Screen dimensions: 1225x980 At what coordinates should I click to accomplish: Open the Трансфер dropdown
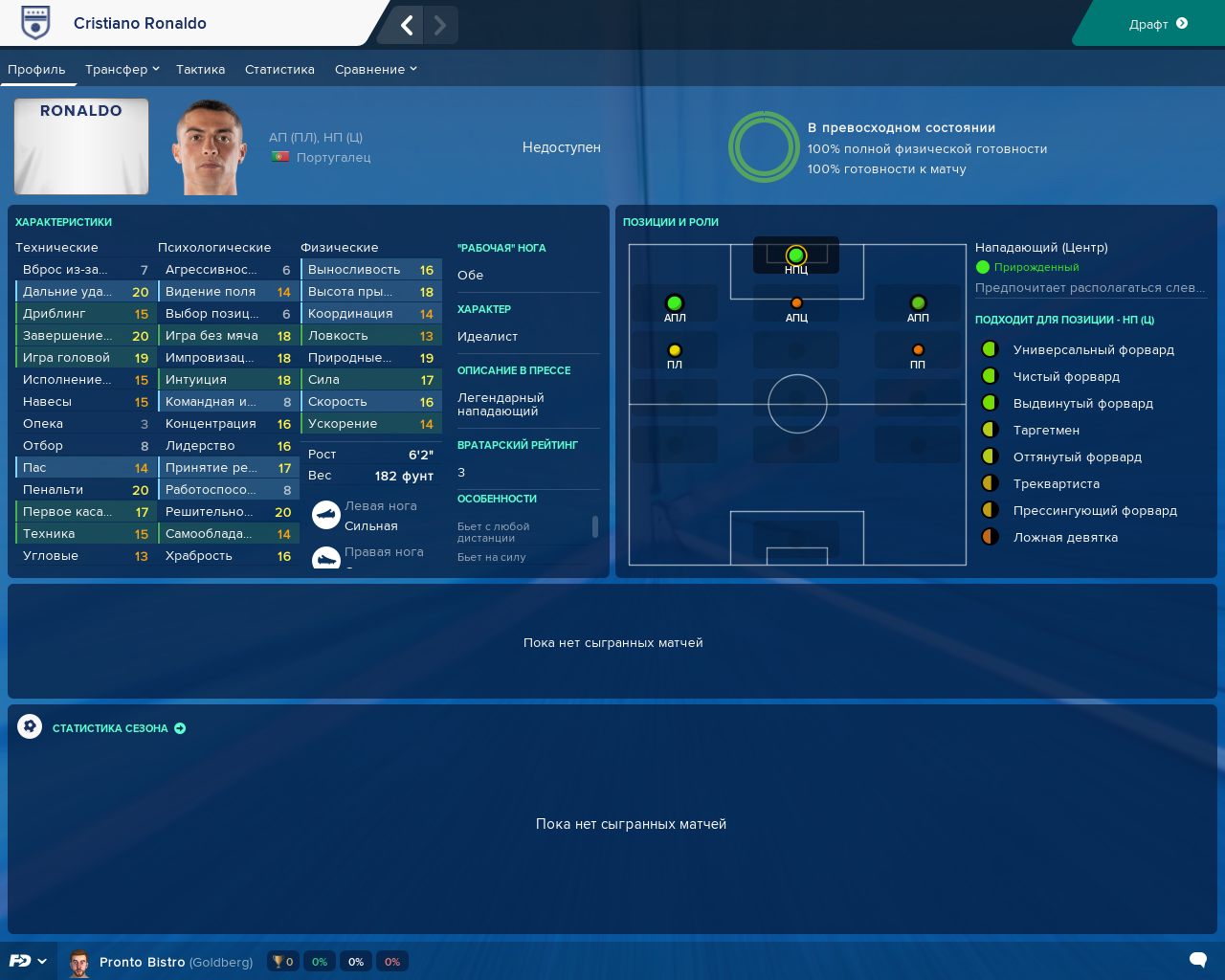click(x=122, y=69)
